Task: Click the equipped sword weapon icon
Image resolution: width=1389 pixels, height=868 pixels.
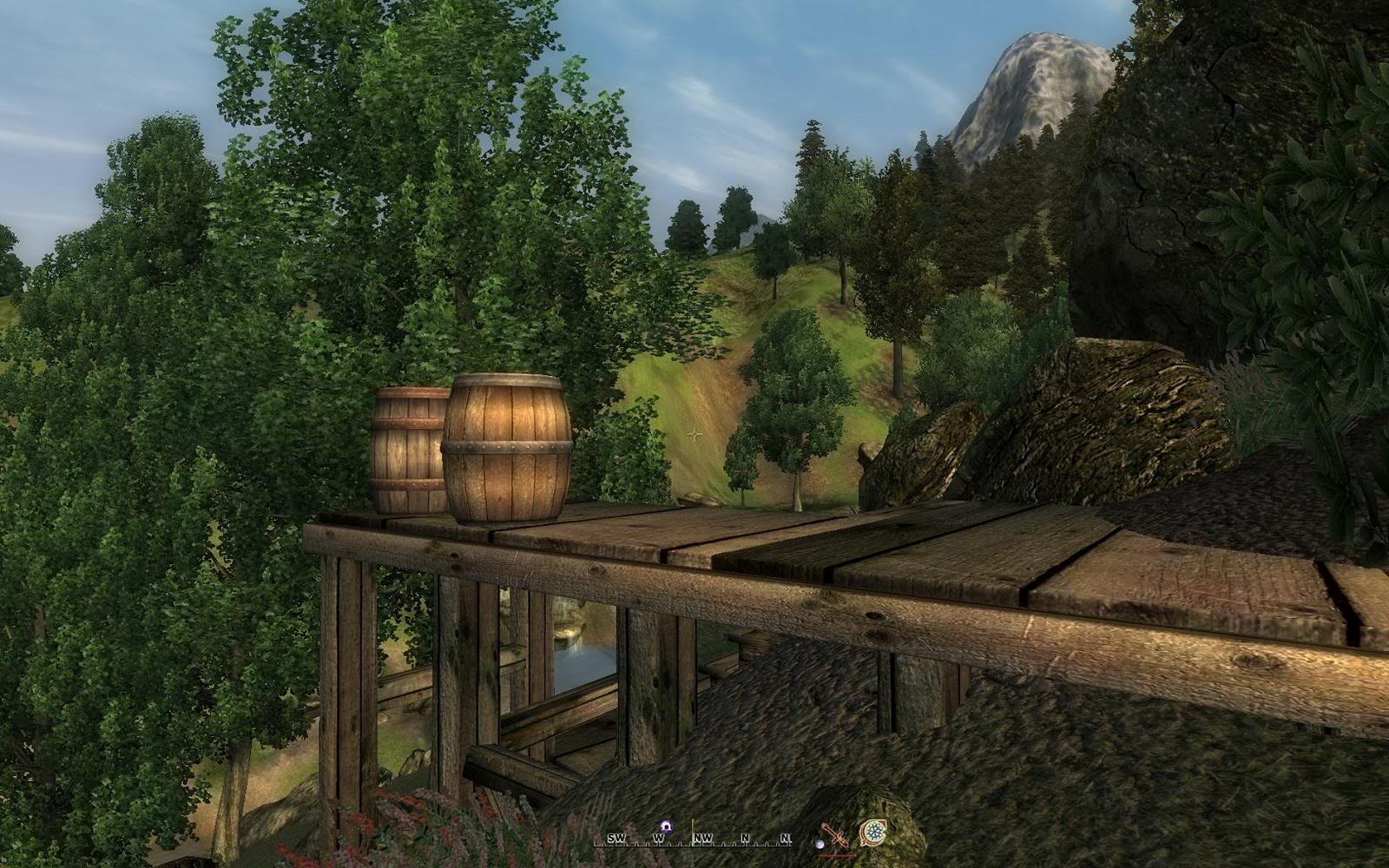Action: coord(835,835)
